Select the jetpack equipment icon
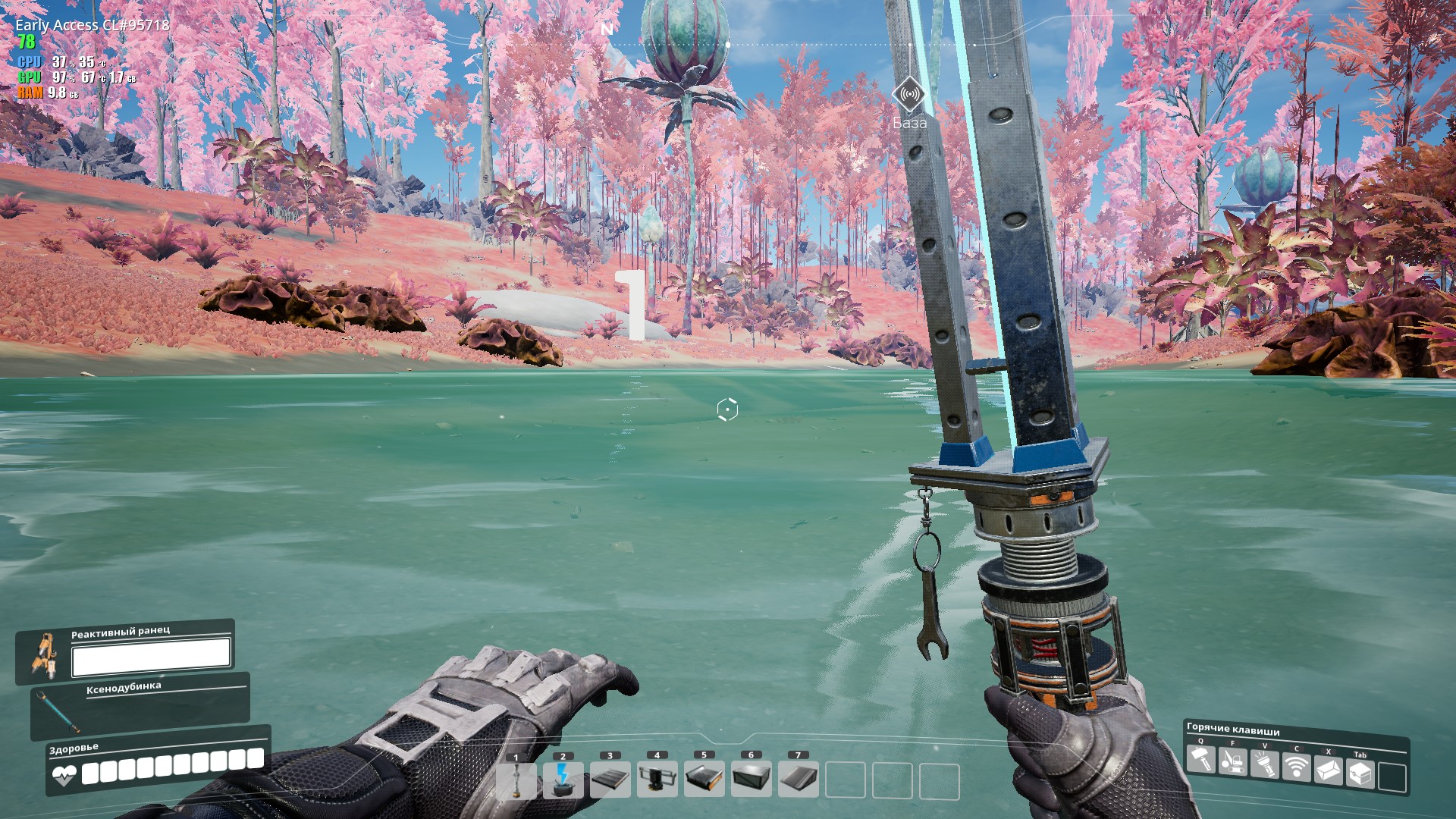The image size is (1456, 819). tap(44, 654)
